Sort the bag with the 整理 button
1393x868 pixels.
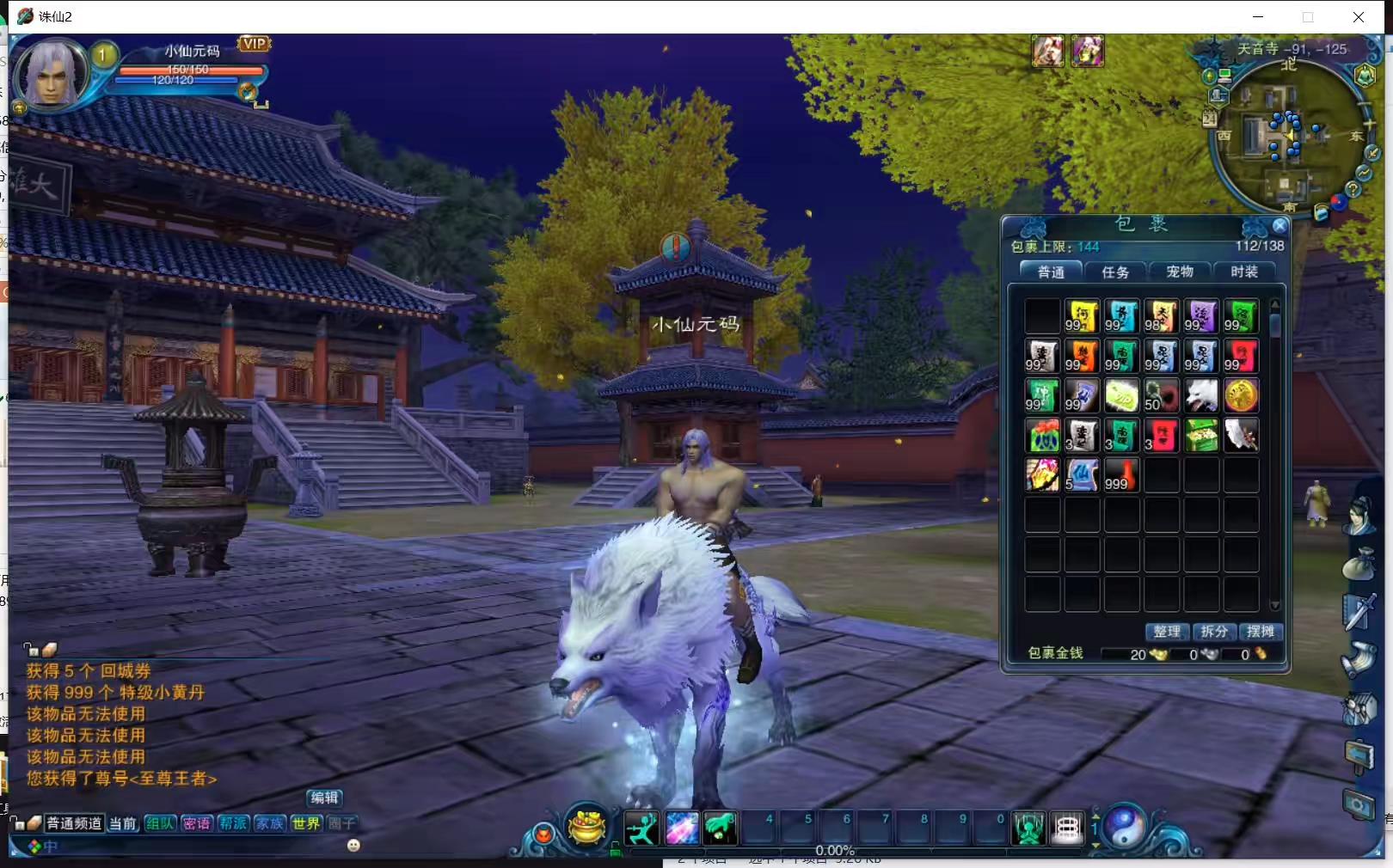(1167, 632)
